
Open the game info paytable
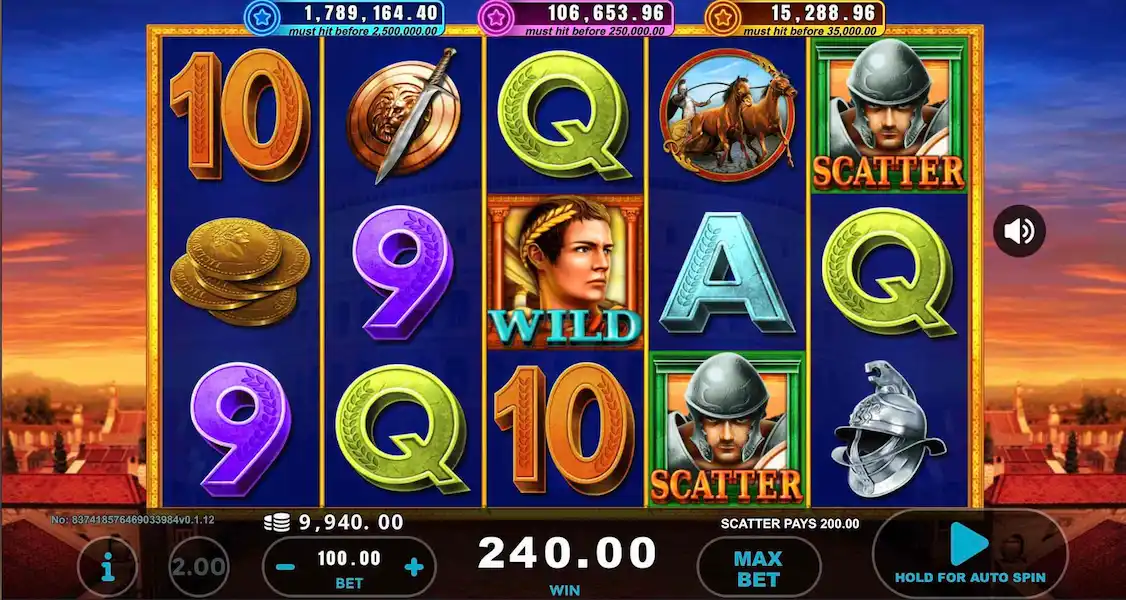(x=107, y=567)
